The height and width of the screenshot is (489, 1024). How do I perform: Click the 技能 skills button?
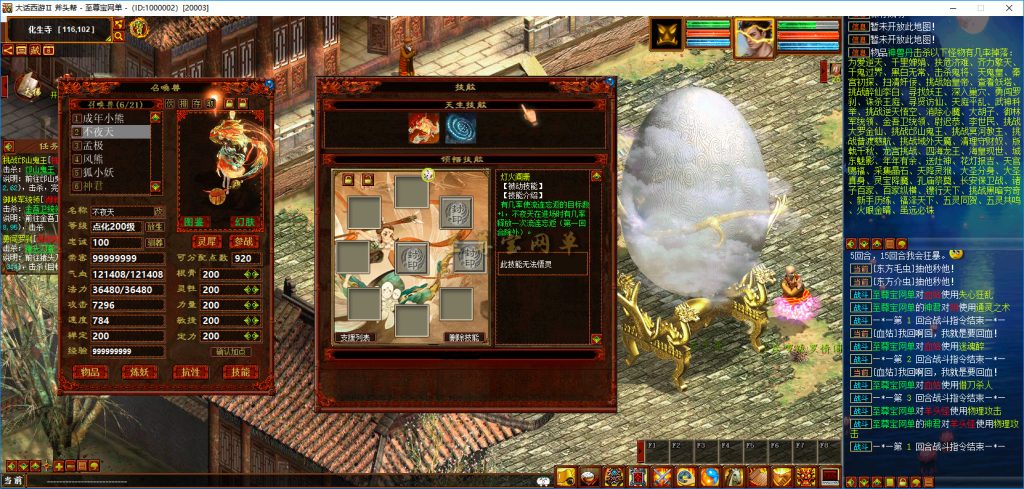pos(241,372)
